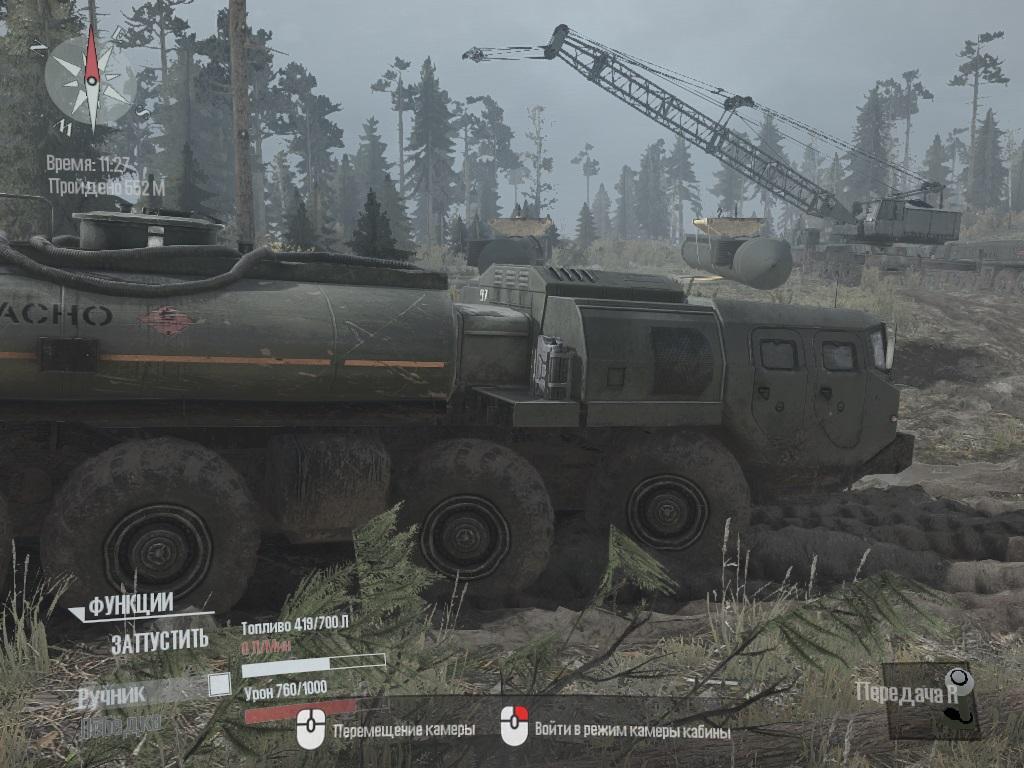Toggle the Ручник handbrake checkbox
Screen dimensions: 1024x768
[x=219, y=685]
